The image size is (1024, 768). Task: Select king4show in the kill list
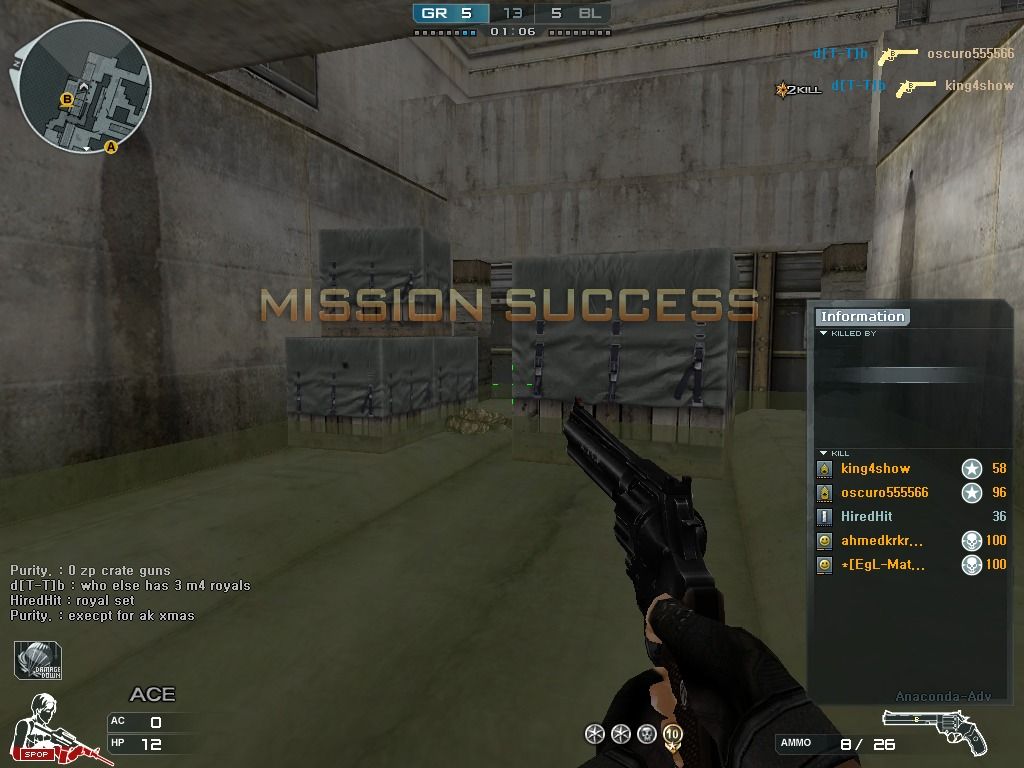pyautogui.click(x=875, y=469)
